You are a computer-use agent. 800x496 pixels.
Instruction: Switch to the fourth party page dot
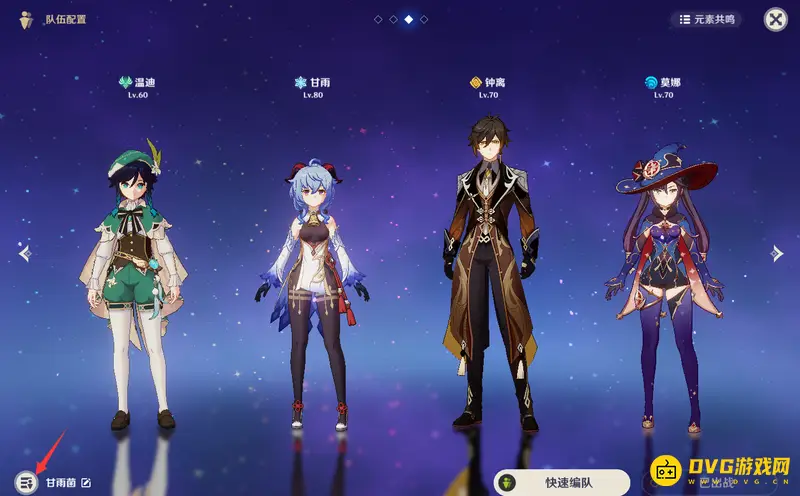[424, 19]
